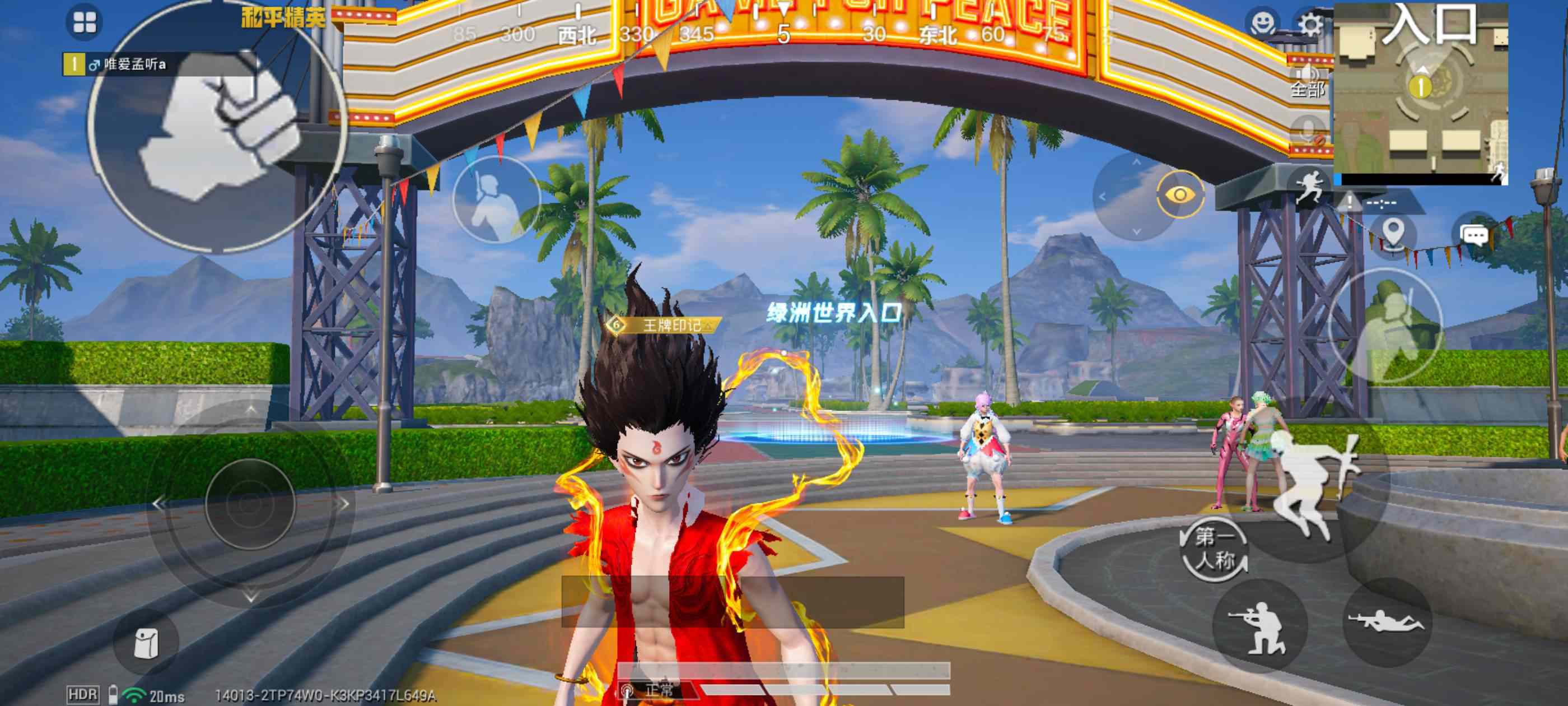Open the gear settings menu
Screen dimensions: 1568x706
pyautogui.click(x=1310, y=24)
